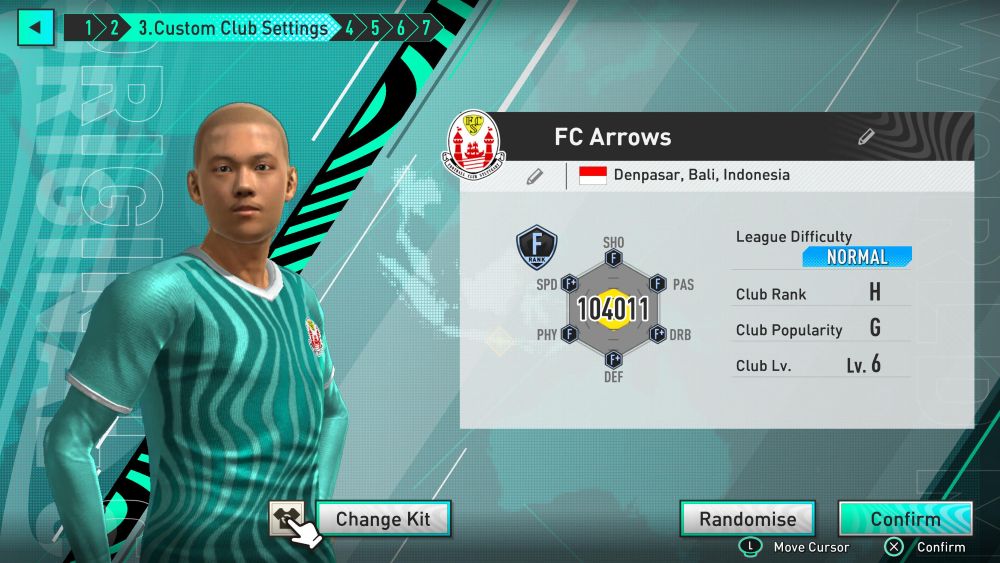This screenshot has width=1000, height=563.
Task: Jump to step 2 in progress bar
Action: point(114,28)
